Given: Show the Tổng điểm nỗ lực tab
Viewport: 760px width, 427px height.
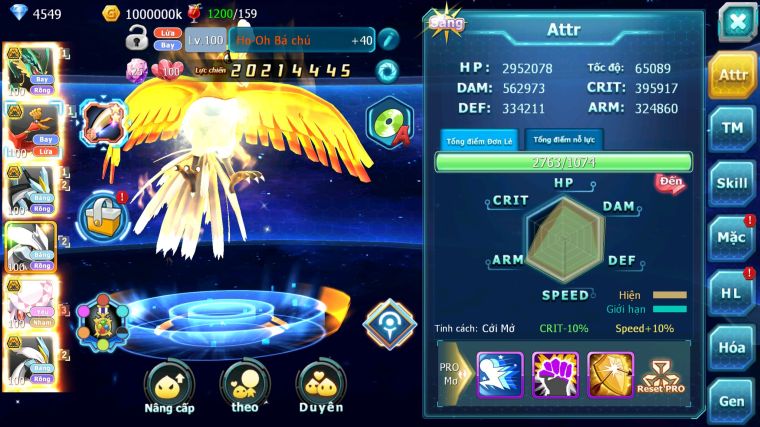Looking at the screenshot, I should pyautogui.click(x=566, y=139).
